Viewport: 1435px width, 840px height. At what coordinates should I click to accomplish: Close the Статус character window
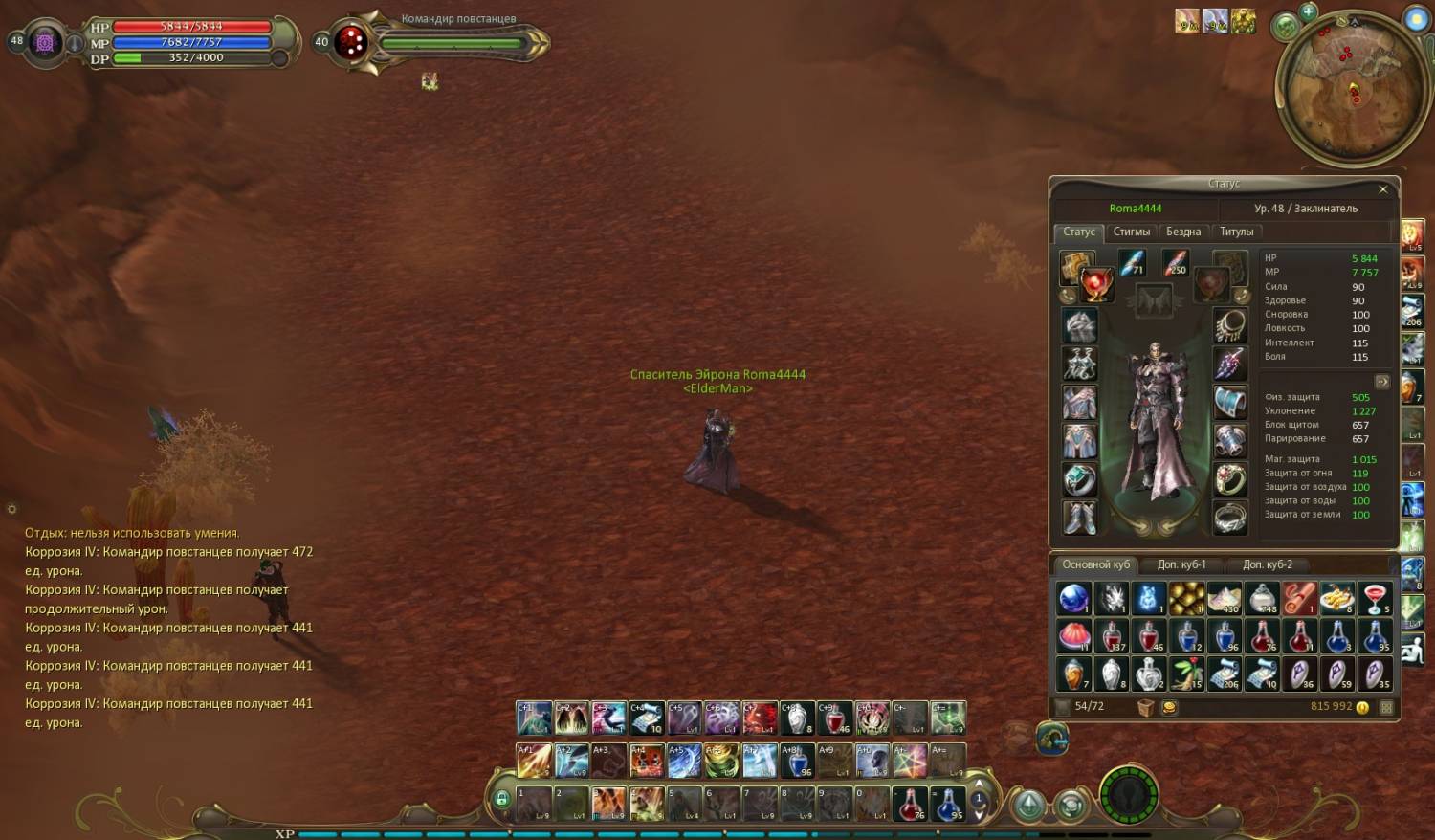[1382, 189]
